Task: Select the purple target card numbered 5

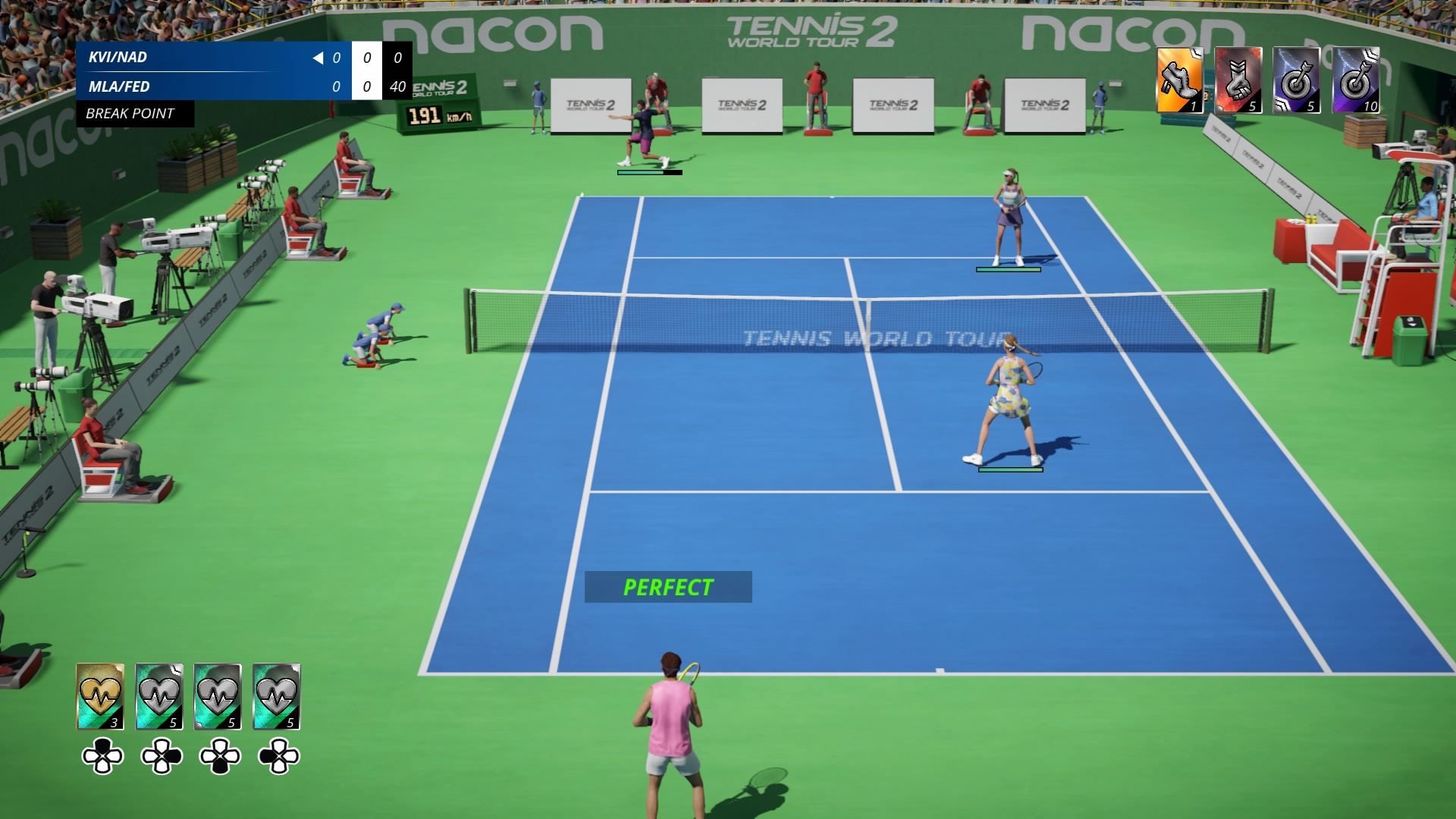Action: pos(1297,80)
